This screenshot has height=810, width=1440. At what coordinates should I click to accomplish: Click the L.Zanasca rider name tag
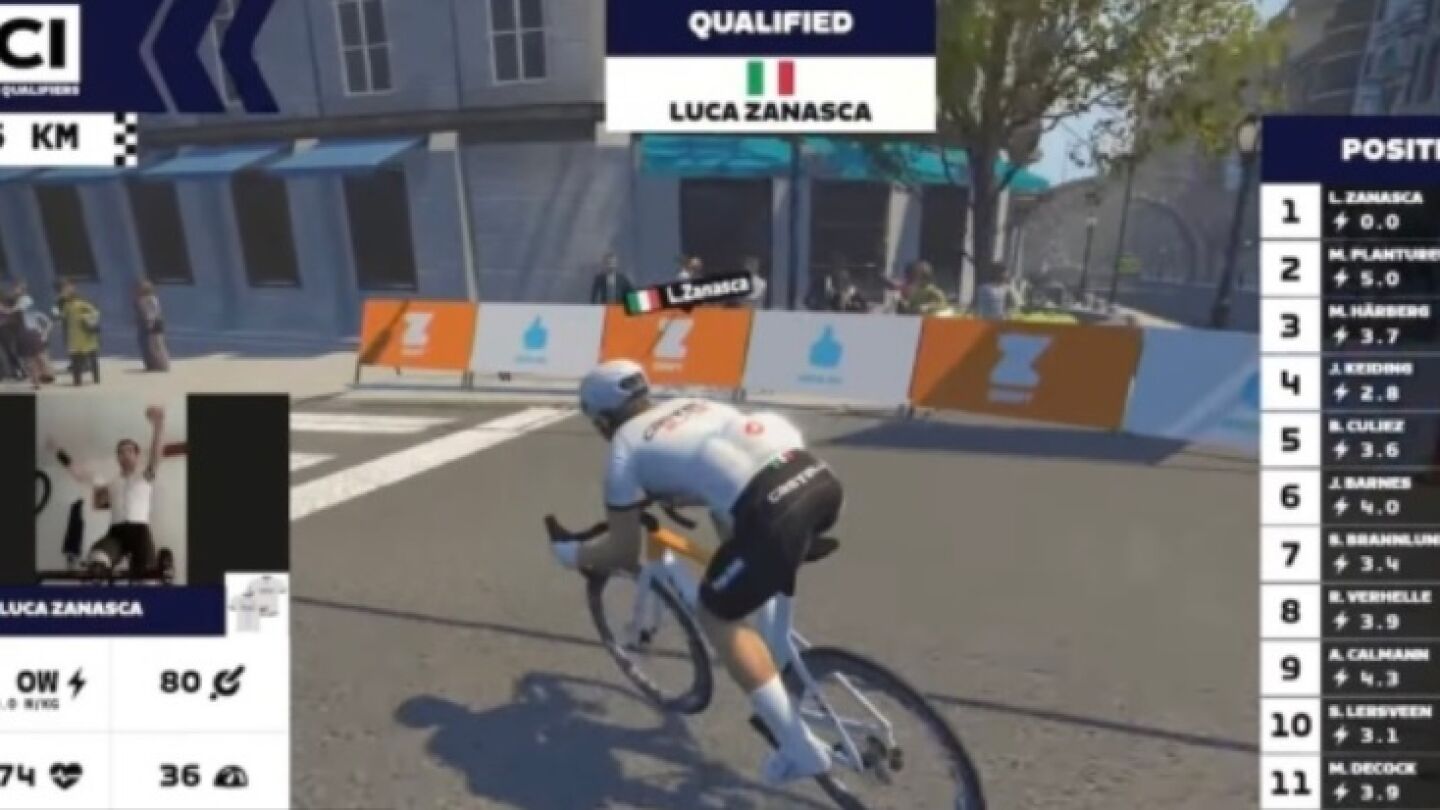pos(688,293)
